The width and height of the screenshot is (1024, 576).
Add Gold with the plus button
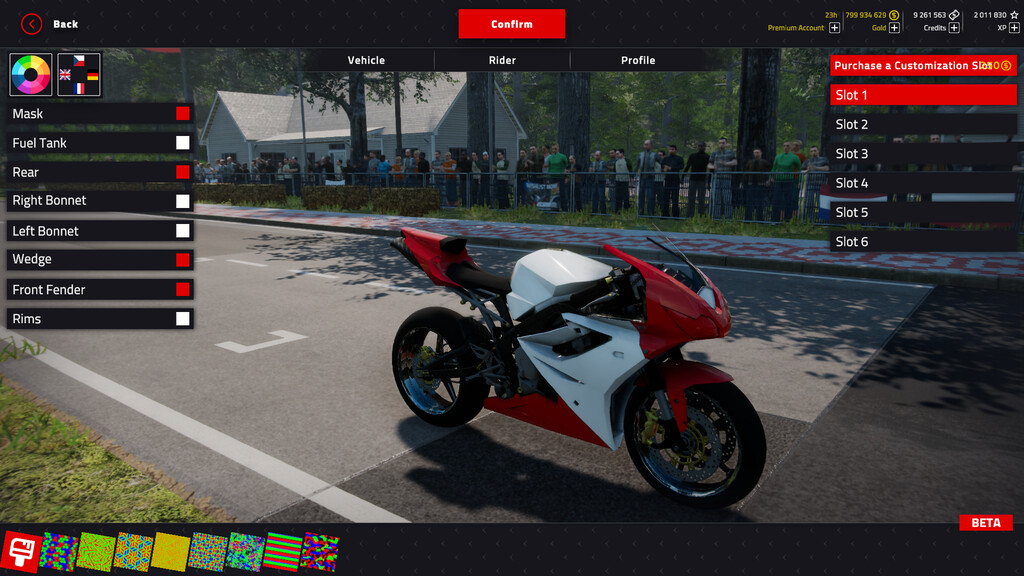[x=894, y=28]
